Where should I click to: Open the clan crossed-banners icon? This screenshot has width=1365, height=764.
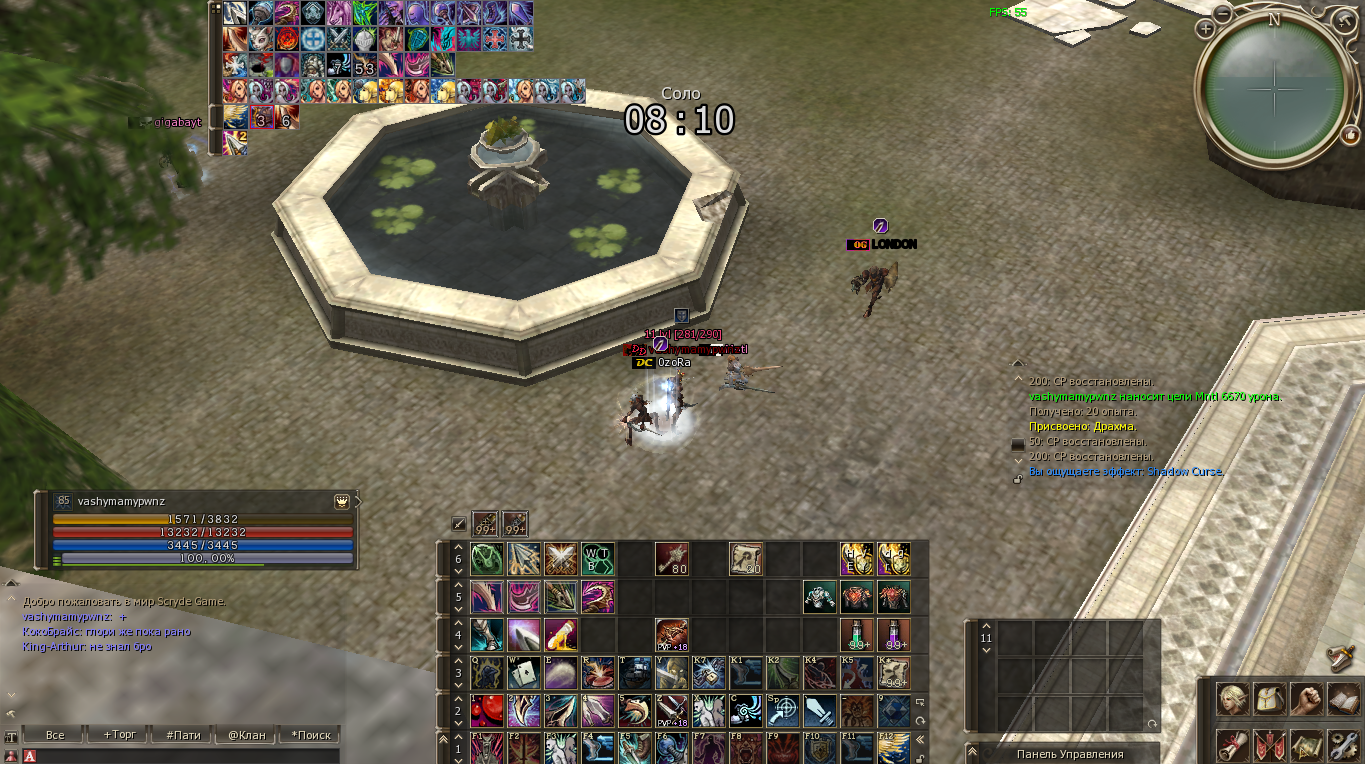[x=1269, y=744]
